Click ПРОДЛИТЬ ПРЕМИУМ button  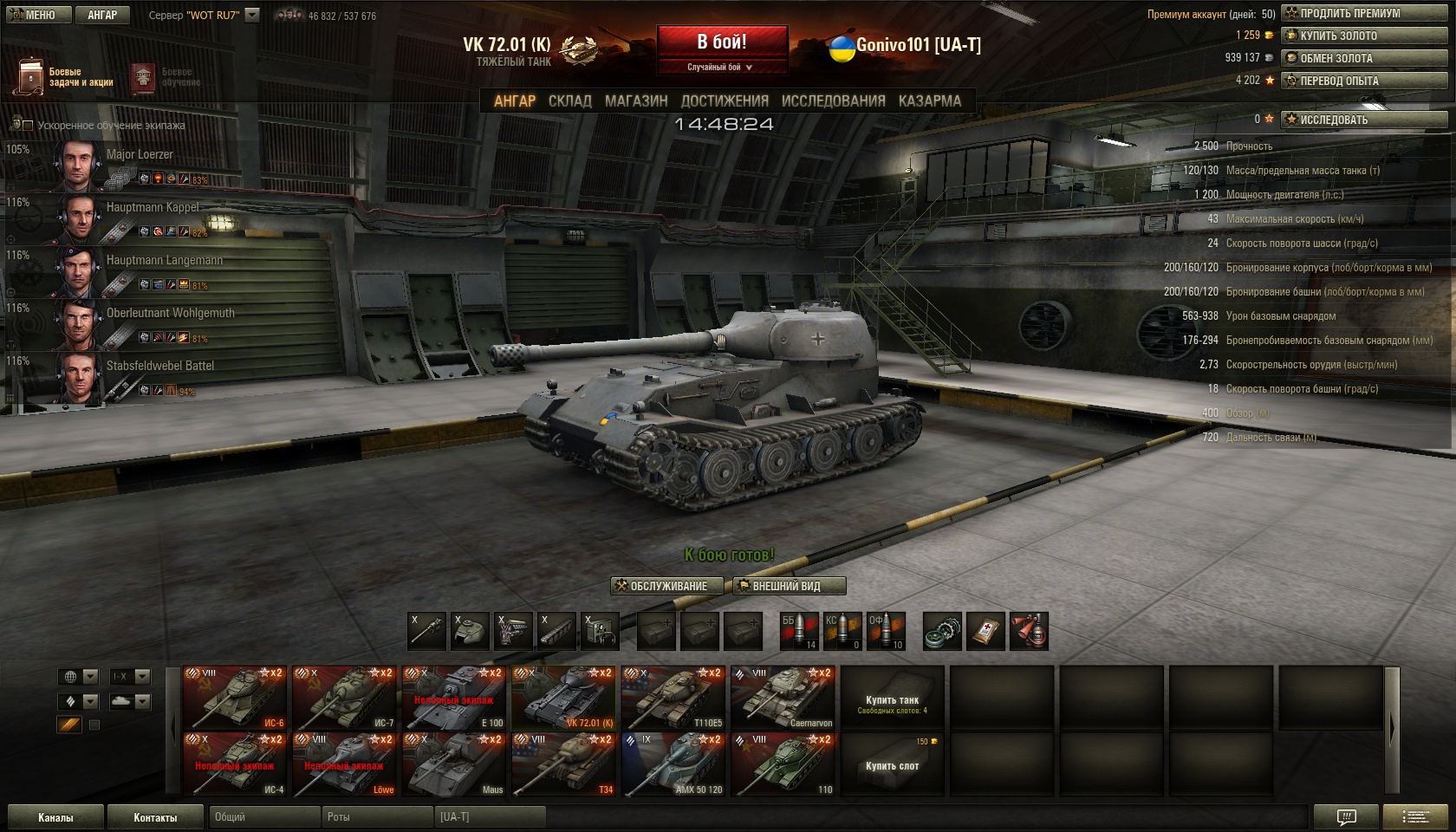(x=1364, y=13)
